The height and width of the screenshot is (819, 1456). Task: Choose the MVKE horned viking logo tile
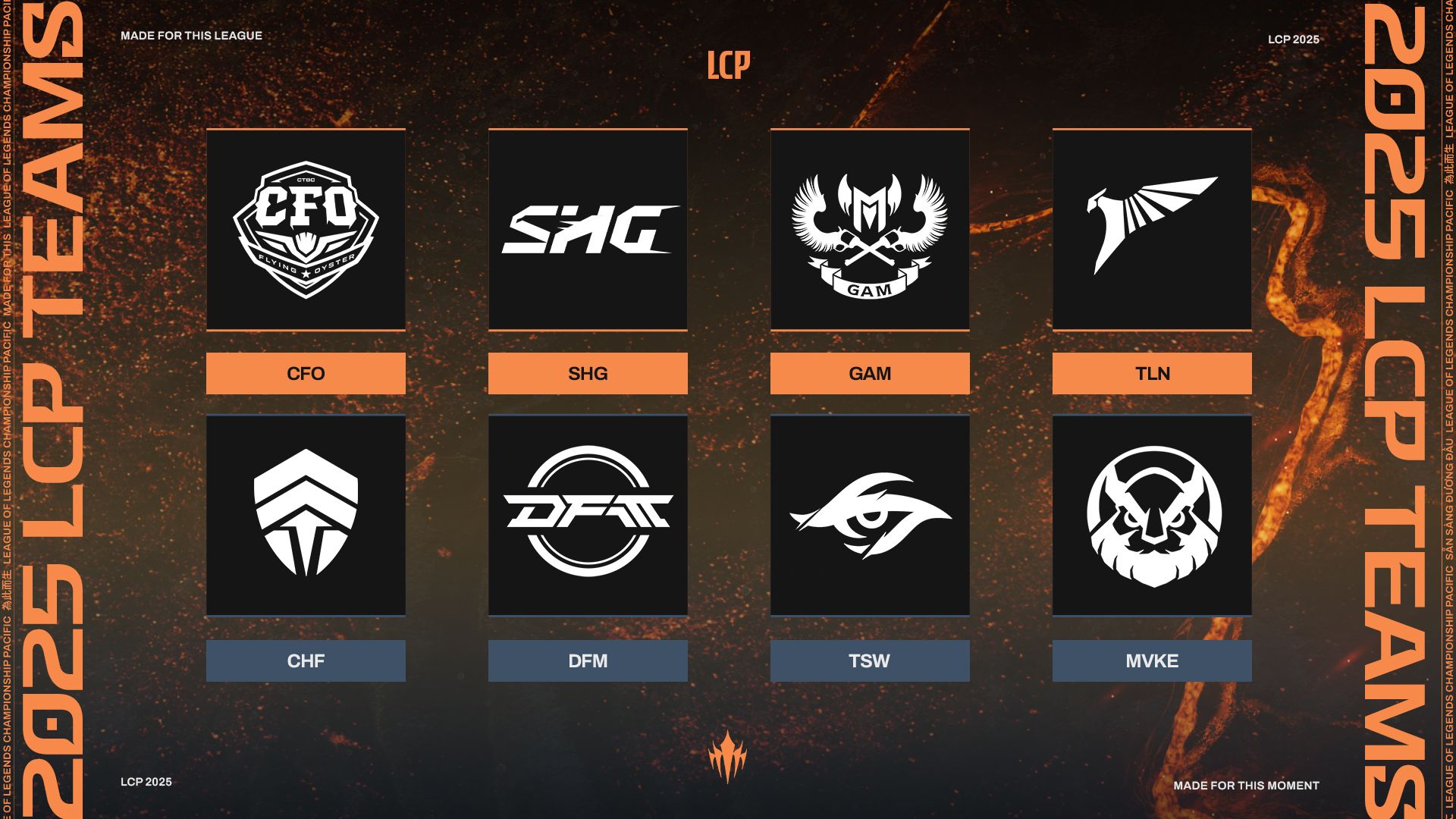pos(1152,516)
